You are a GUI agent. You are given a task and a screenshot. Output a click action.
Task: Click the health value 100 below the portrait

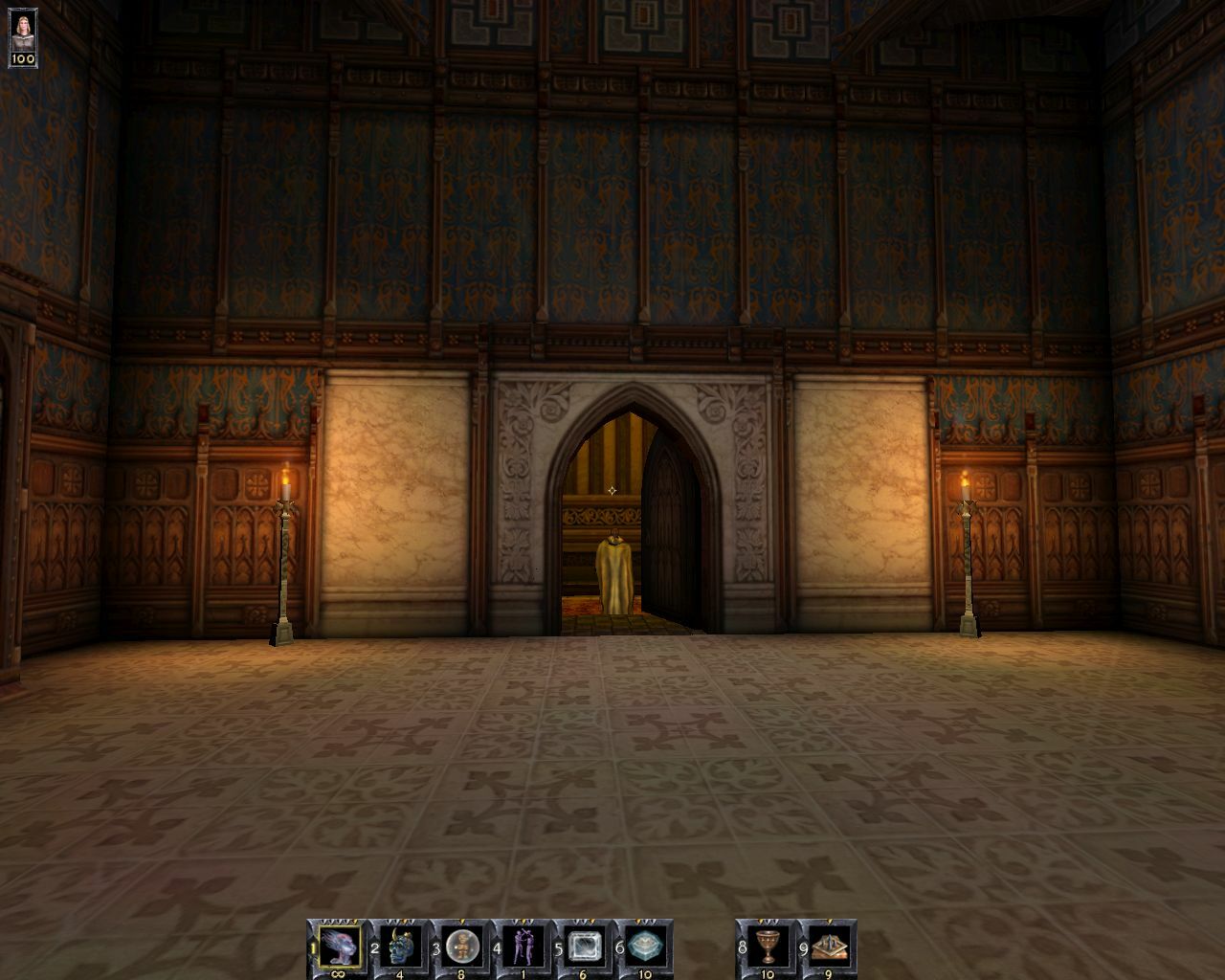tap(21, 59)
